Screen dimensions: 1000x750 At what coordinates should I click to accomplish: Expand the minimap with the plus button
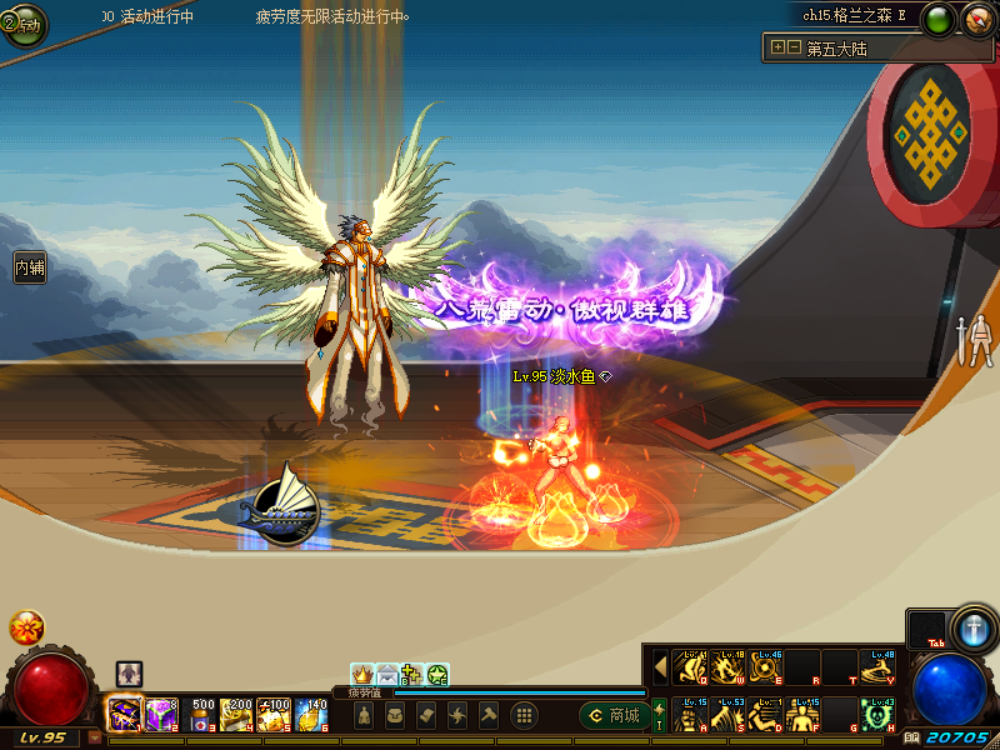click(x=777, y=47)
